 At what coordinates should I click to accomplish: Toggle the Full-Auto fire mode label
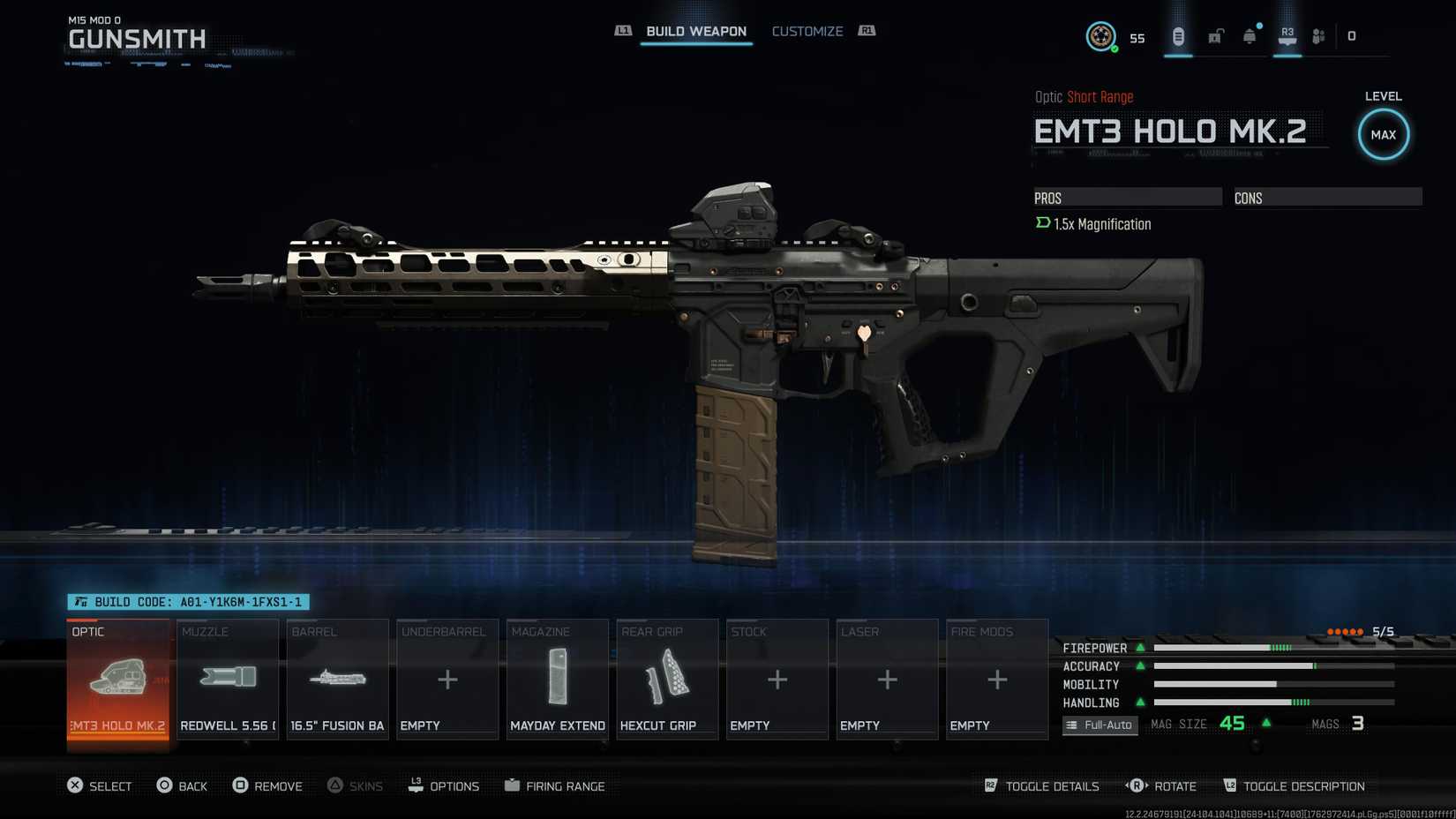coord(1100,725)
